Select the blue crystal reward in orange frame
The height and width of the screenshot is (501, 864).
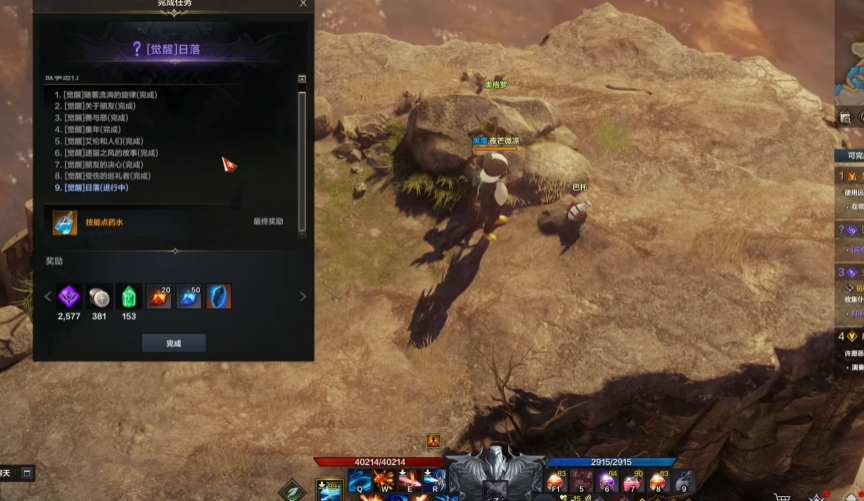pyautogui.click(x=218, y=296)
